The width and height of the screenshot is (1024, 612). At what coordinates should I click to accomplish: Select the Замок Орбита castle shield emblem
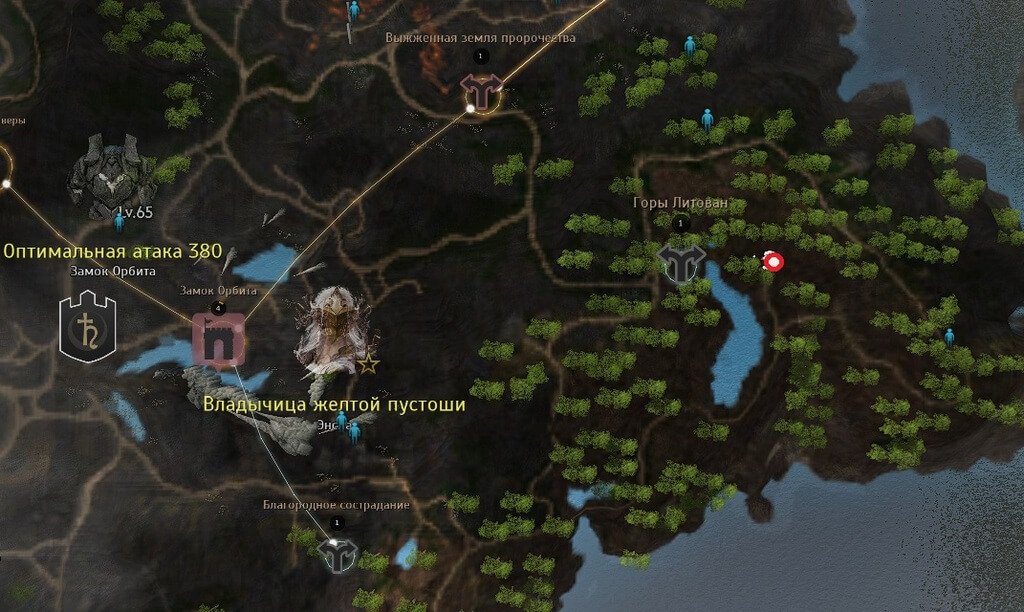[x=87, y=326]
